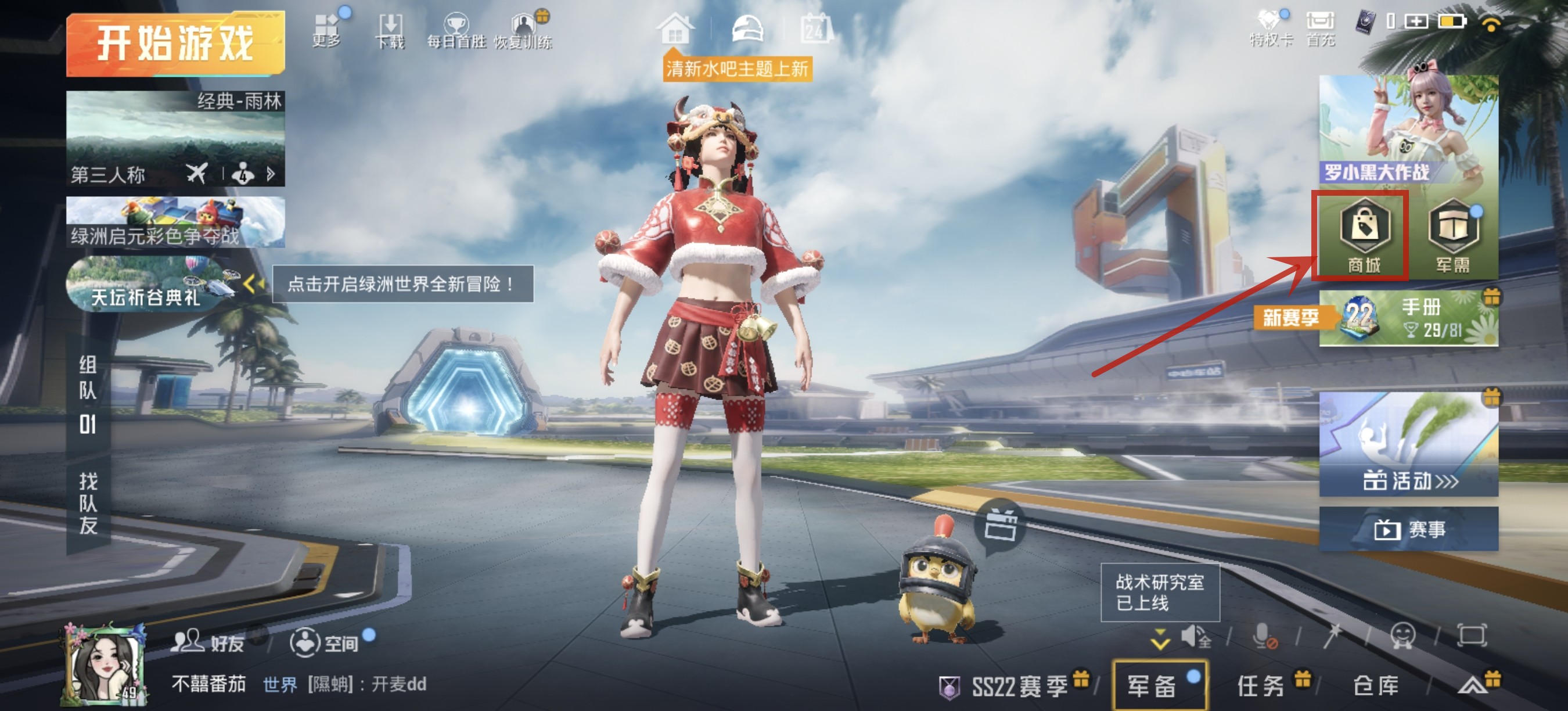1568x711 pixels.
Task: Open the 活动 events panel
Action: click(1408, 444)
